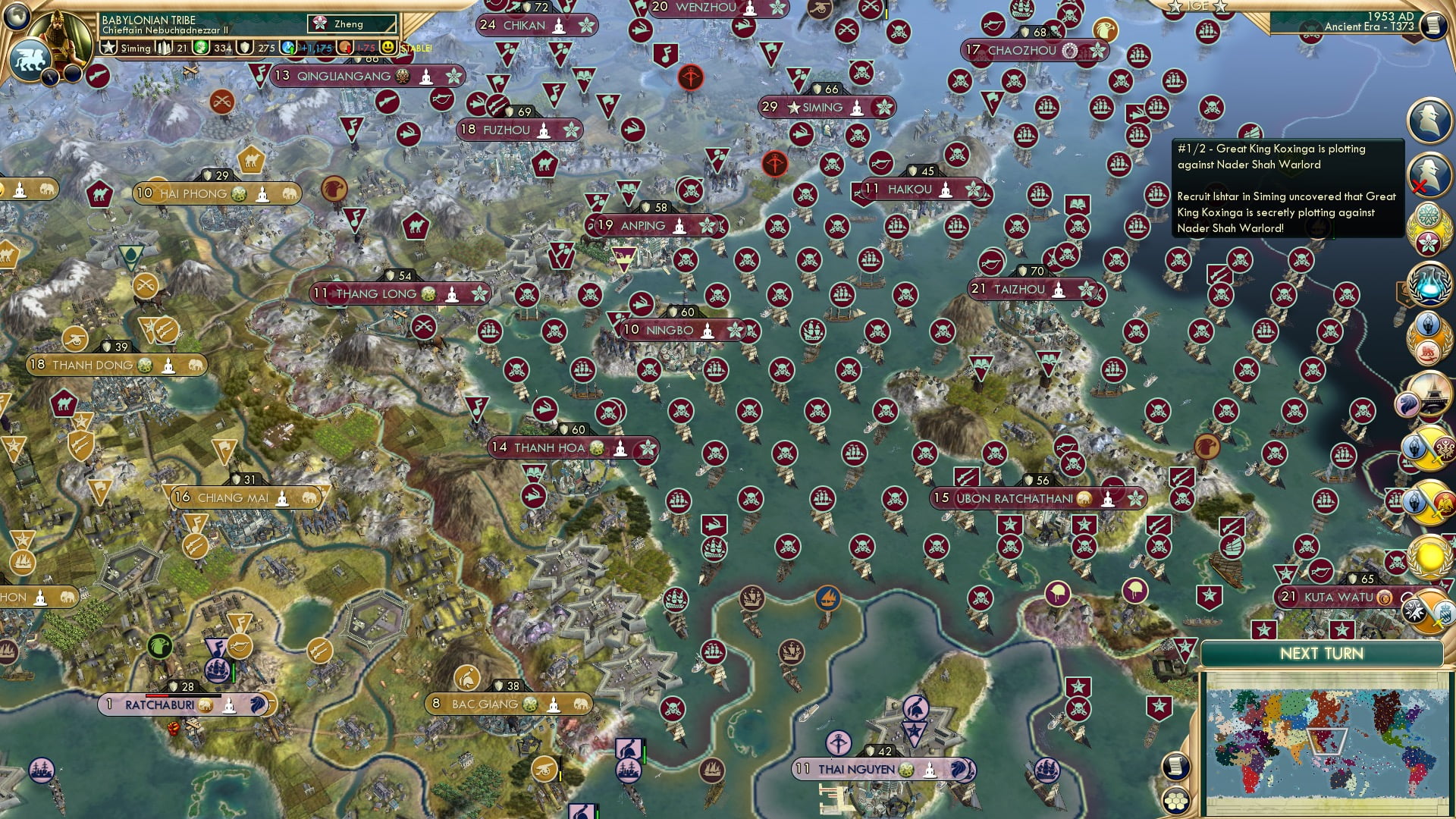Click the Siming capital star icon
1456x819 pixels.
click(108, 48)
